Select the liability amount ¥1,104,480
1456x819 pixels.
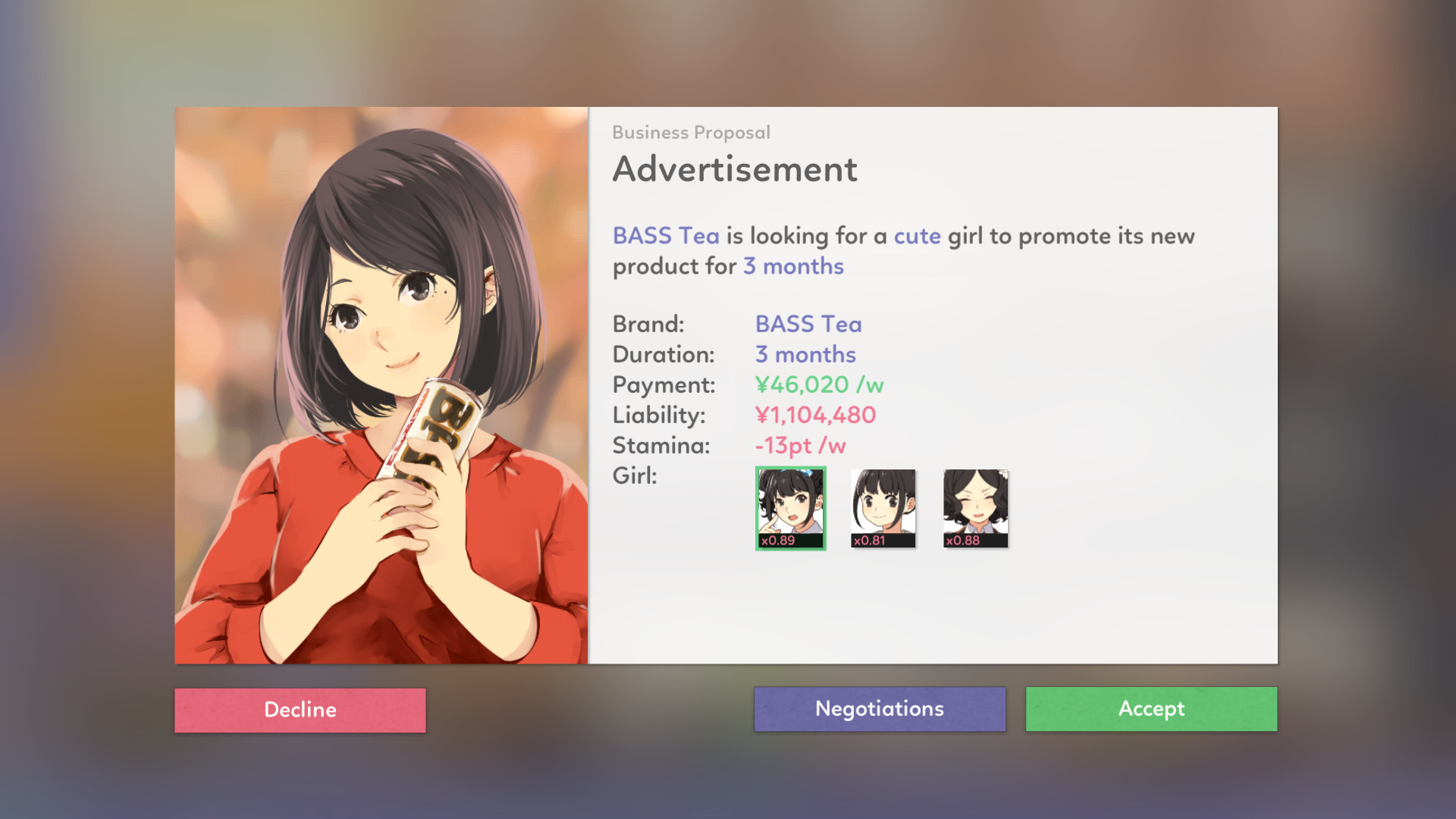(814, 415)
